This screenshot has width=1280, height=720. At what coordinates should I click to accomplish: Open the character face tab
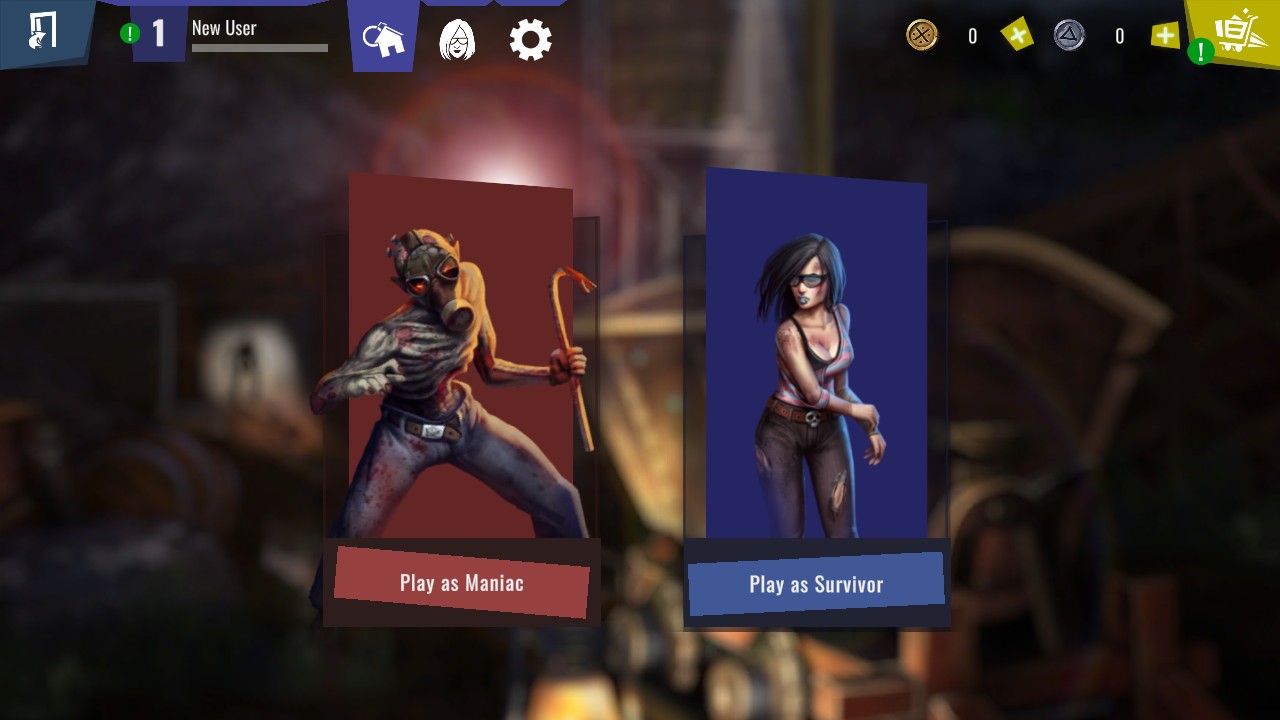tap(457, 40)
